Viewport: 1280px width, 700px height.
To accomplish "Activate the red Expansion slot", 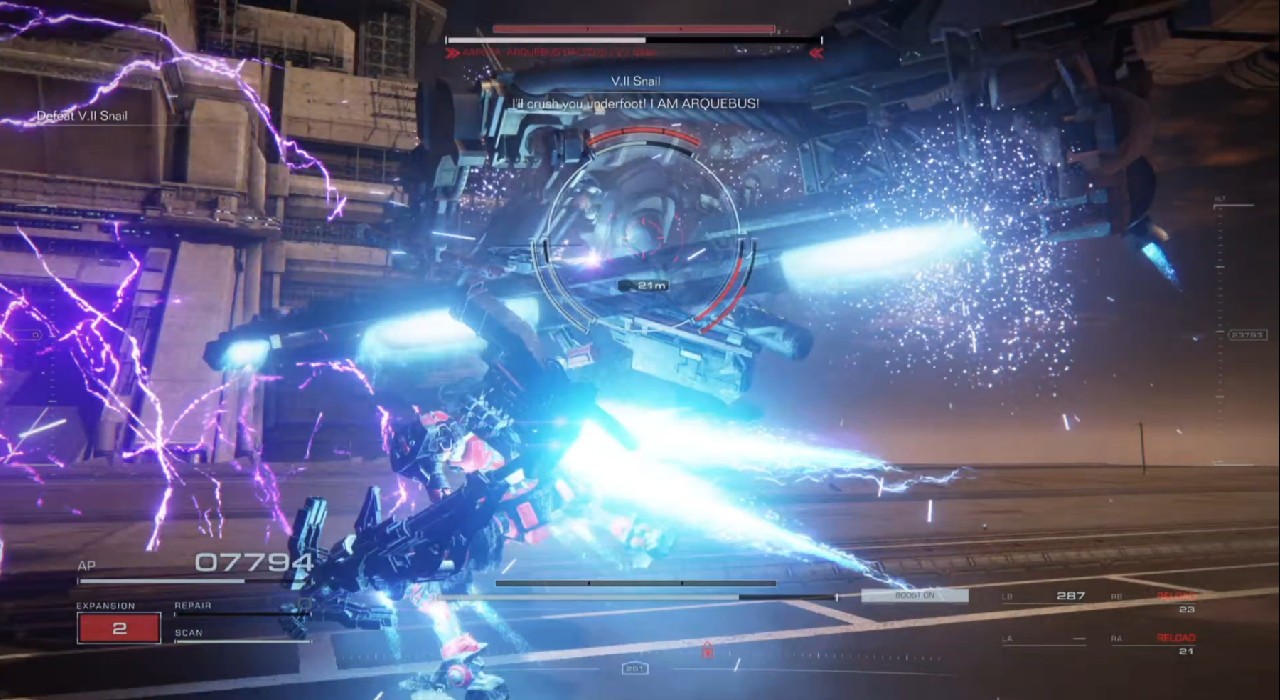I will pyautogui.click(x=118, y=628).
